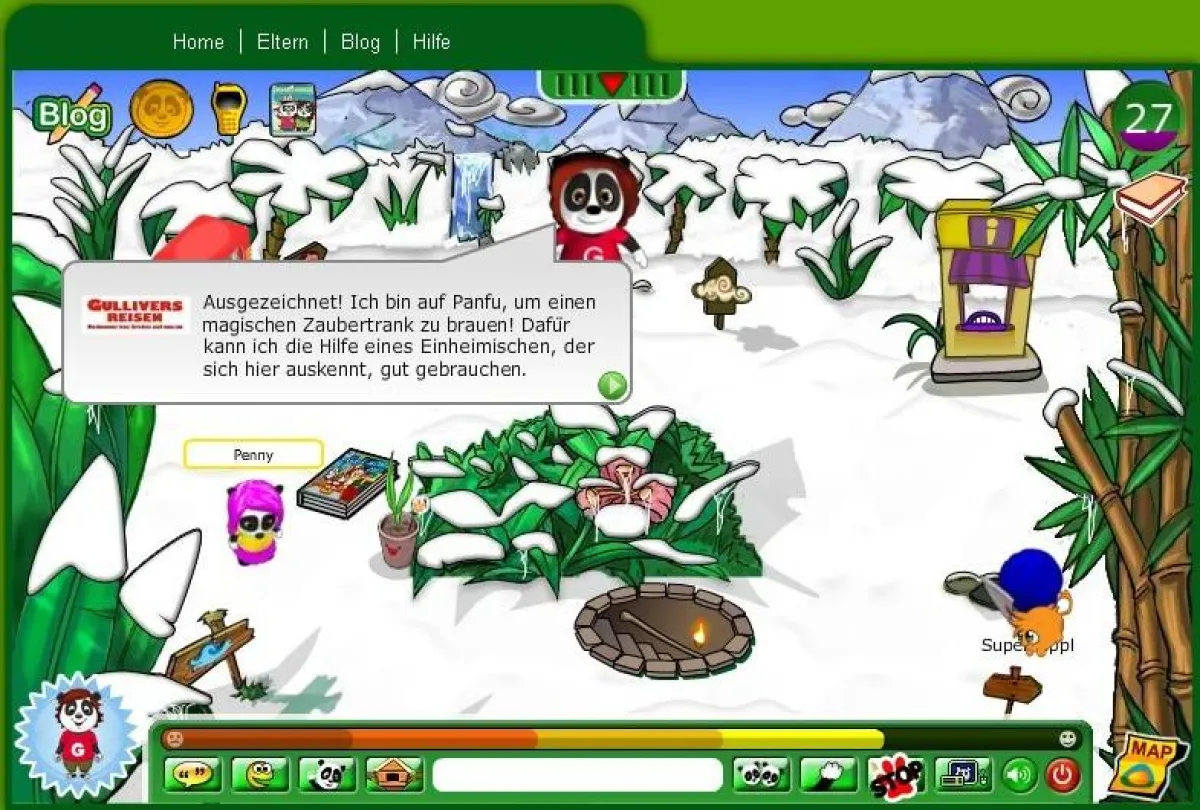Go to your tree house button
1200x810 pixels.
(x=394, y=774)
